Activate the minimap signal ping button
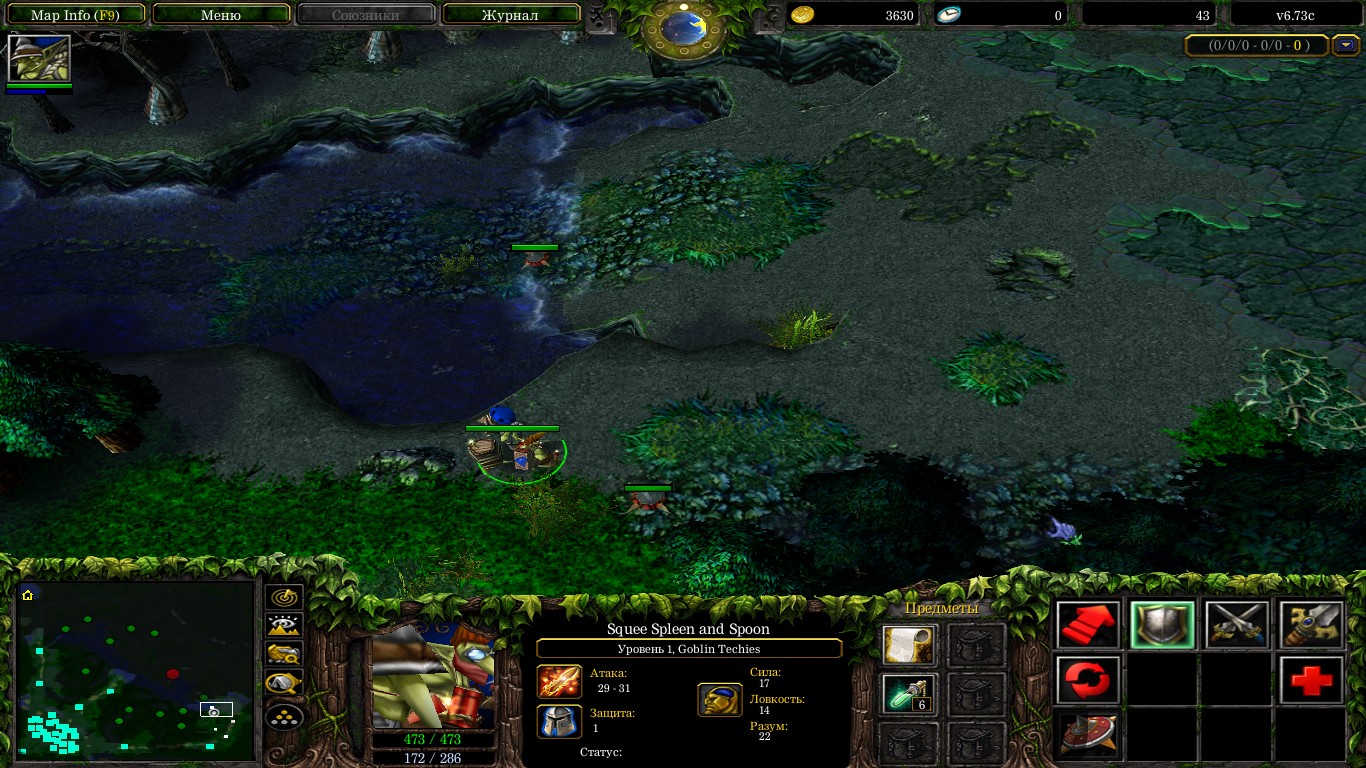This screenshot has width=1366, height=768. tap(285, 597)
